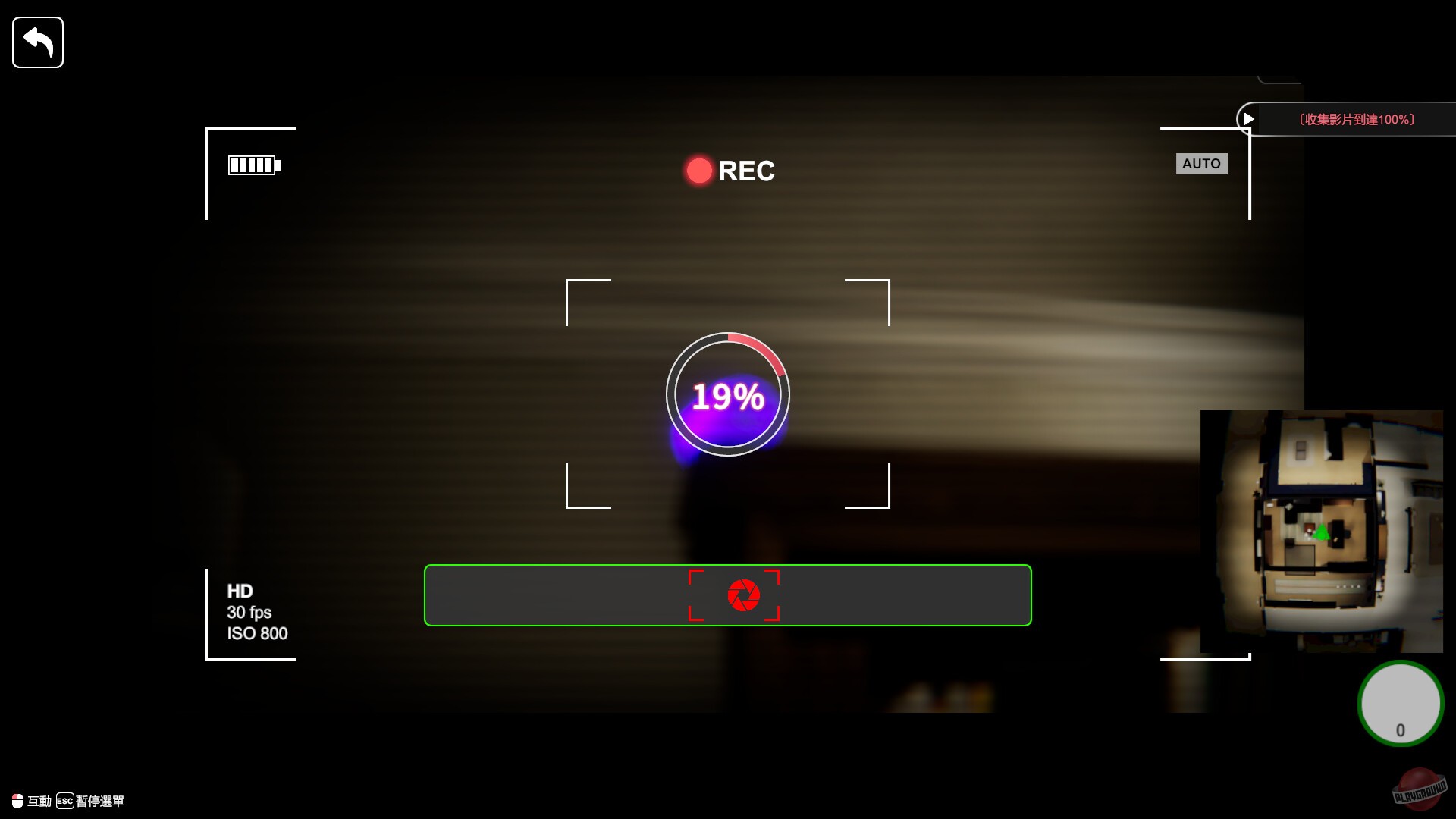Viewport: 1456px width, 819px height.
Task: Enable the green shutter counter button
Action: [1401, 704]
